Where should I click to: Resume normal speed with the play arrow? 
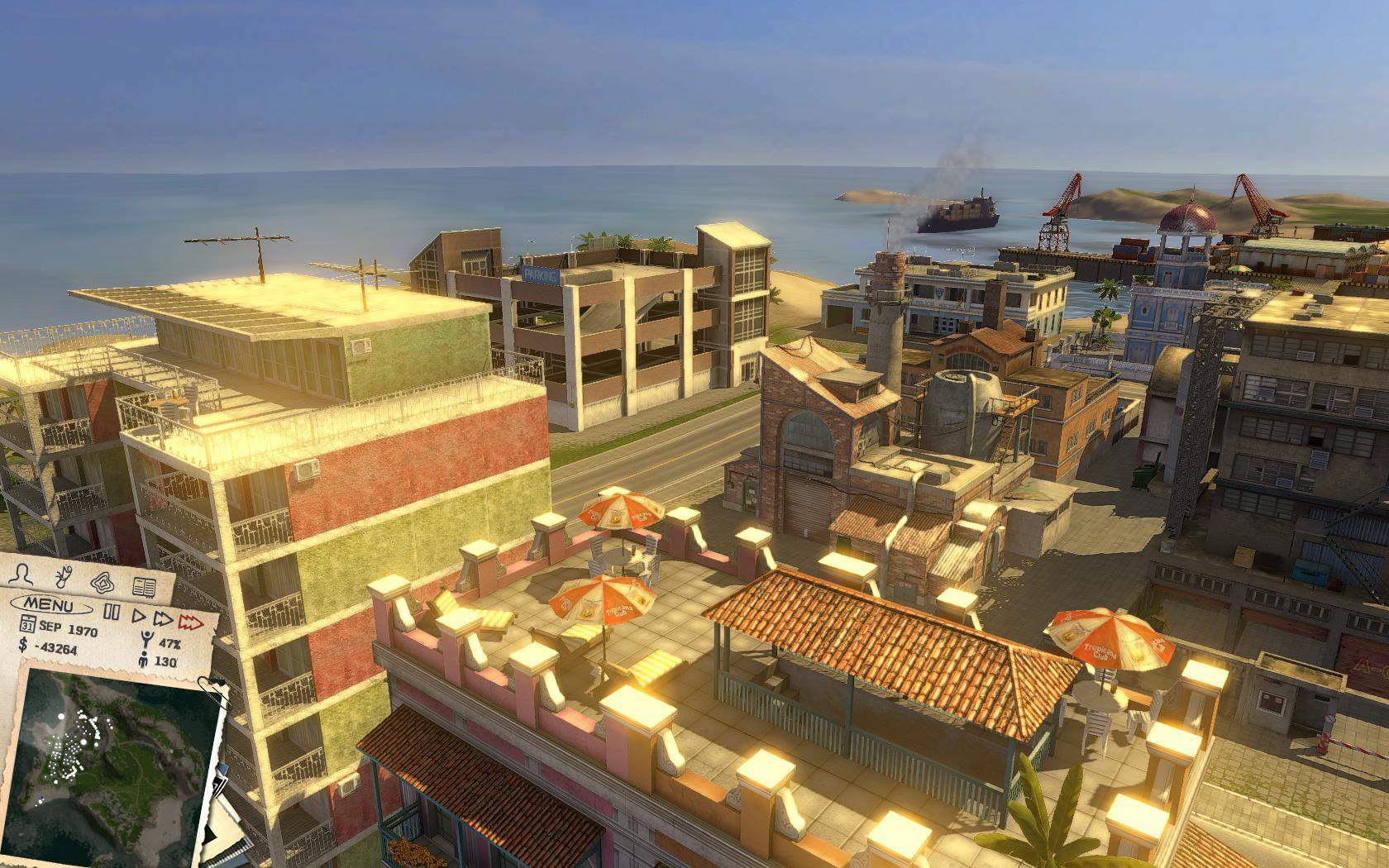[138, 616]
